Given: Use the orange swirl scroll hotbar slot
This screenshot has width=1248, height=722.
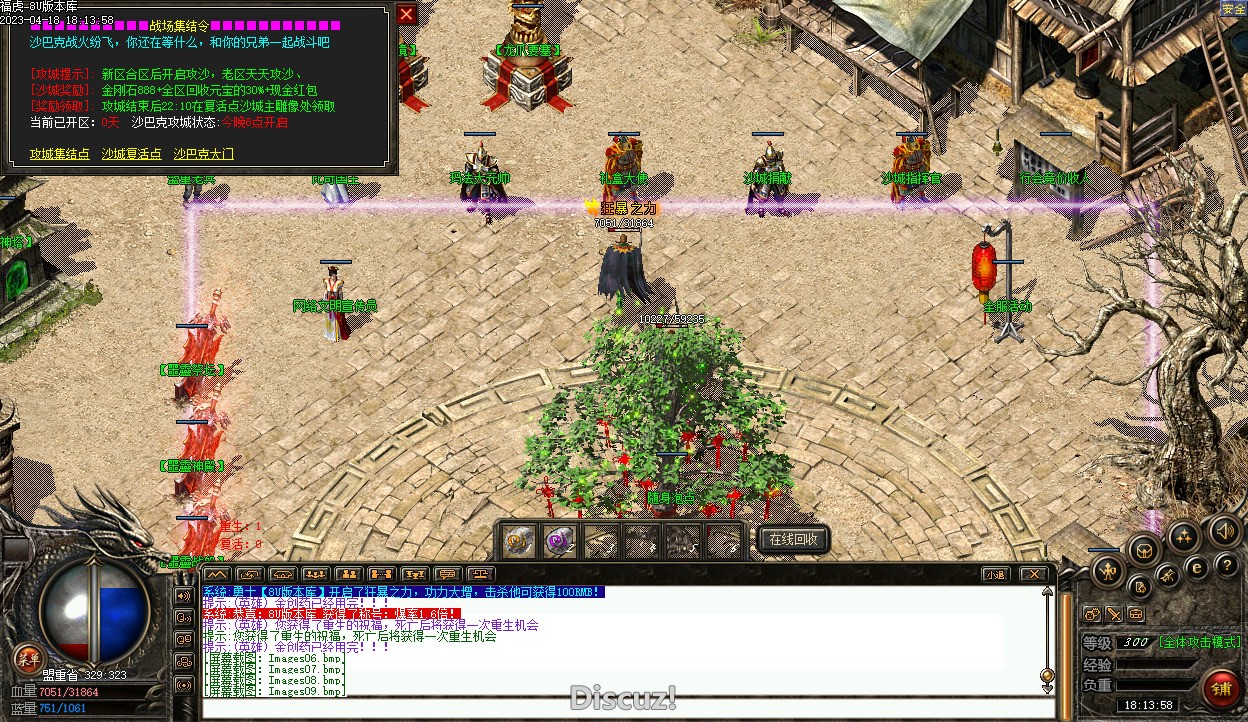Looking at the screenshot, I should pyautogui.click(x=518, y=541).
